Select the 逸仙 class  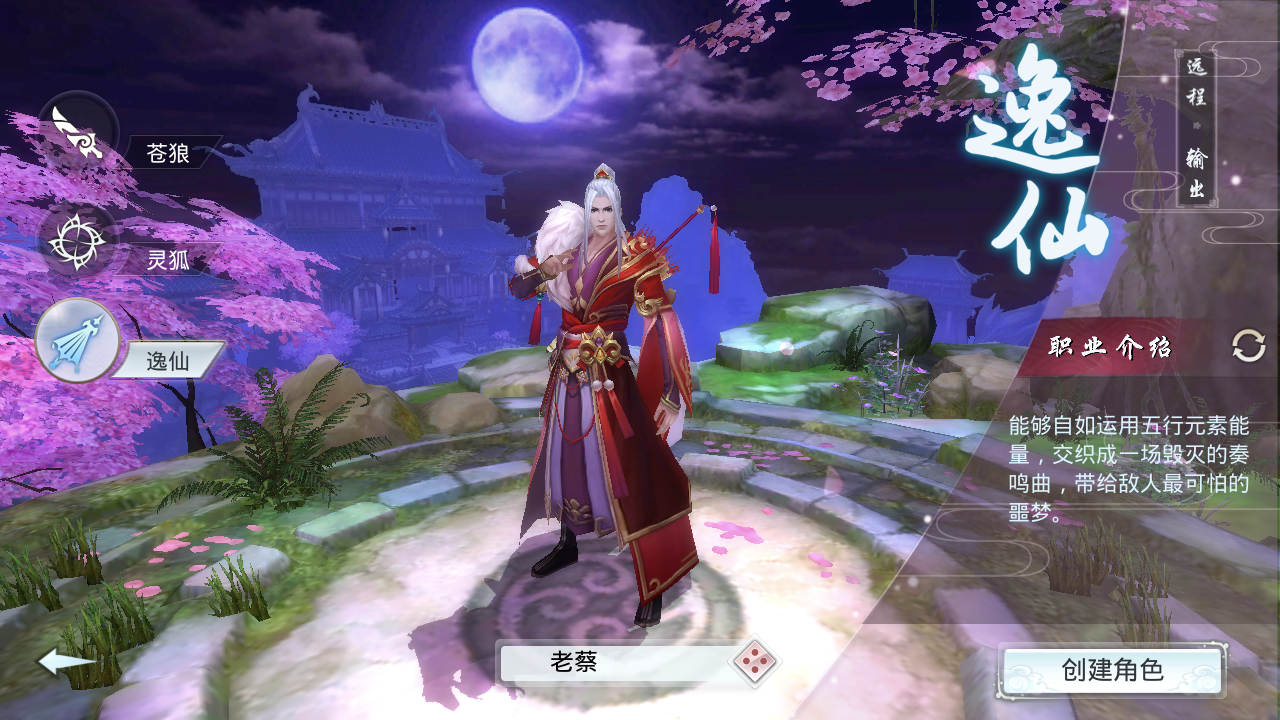point(78,341)
